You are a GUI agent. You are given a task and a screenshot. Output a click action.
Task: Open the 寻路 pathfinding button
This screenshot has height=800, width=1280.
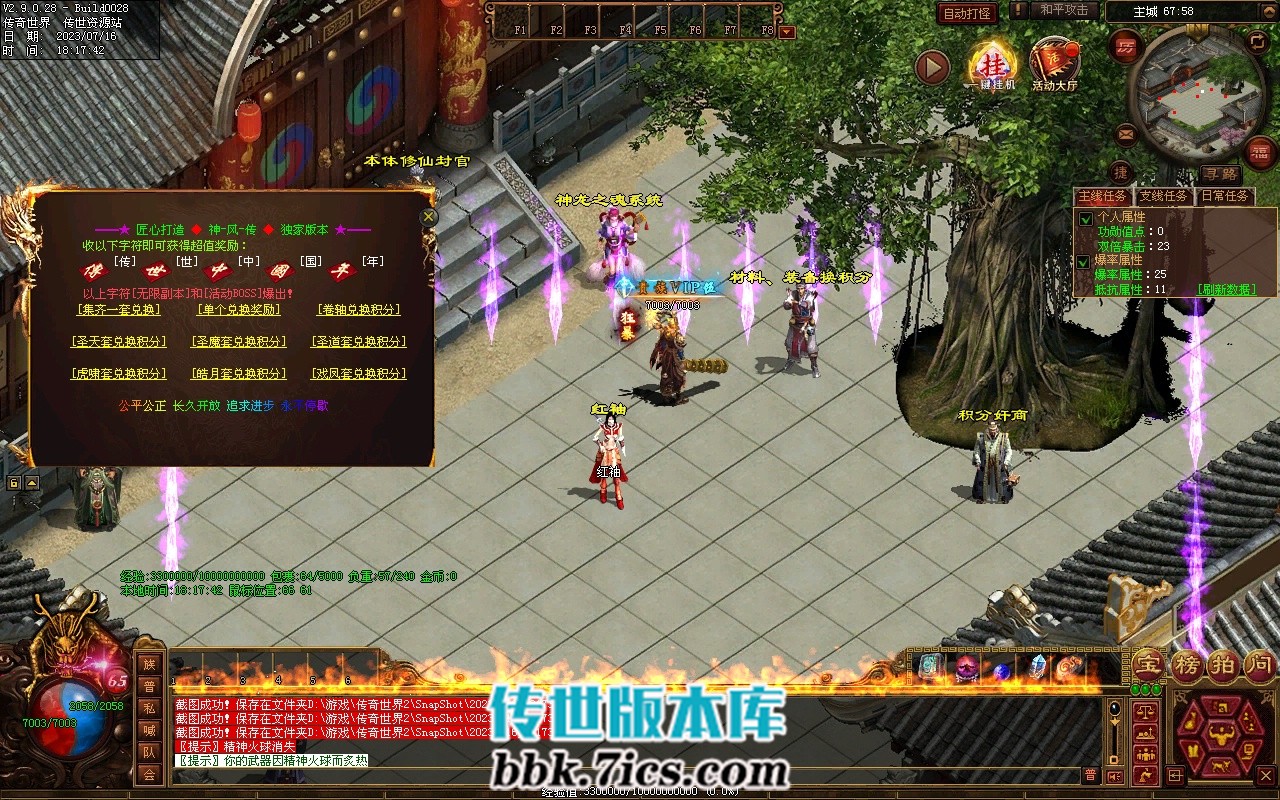(x=1219, y=174)
